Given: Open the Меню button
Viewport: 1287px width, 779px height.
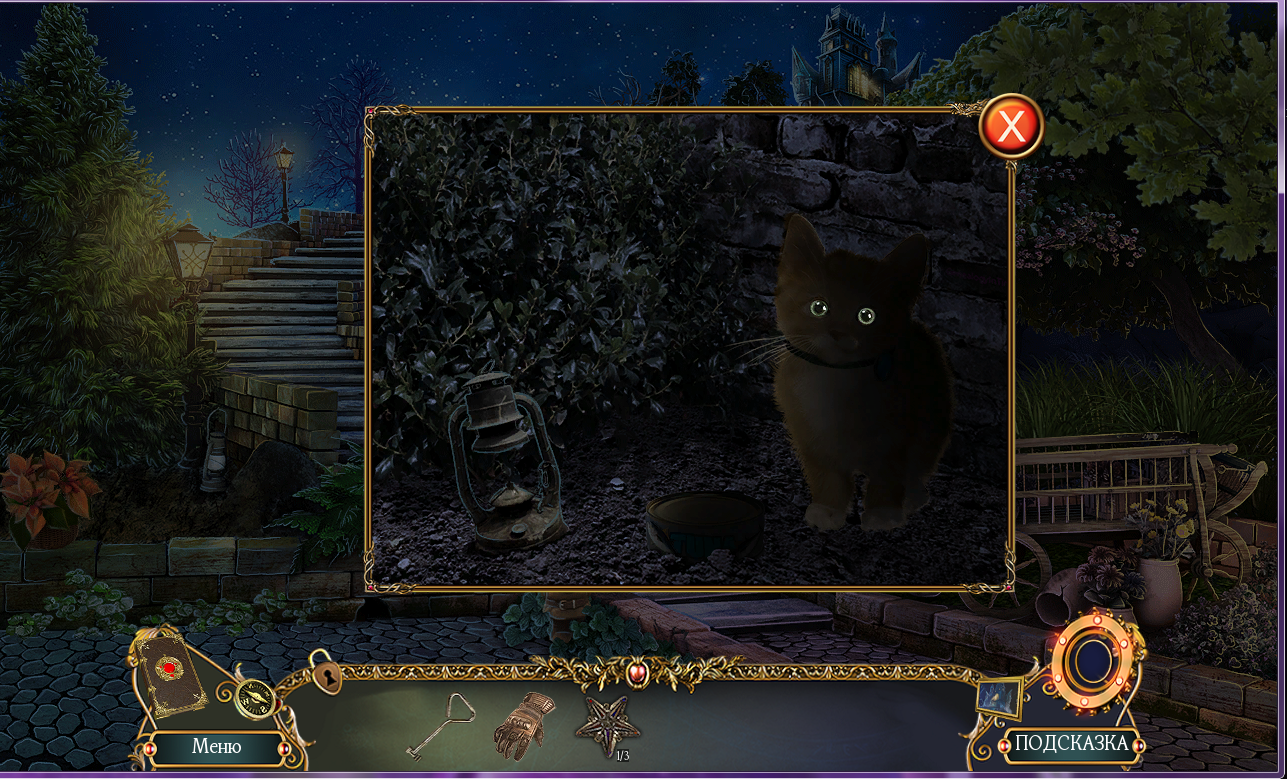Looking at the screenshot, I should click(217, 746).
